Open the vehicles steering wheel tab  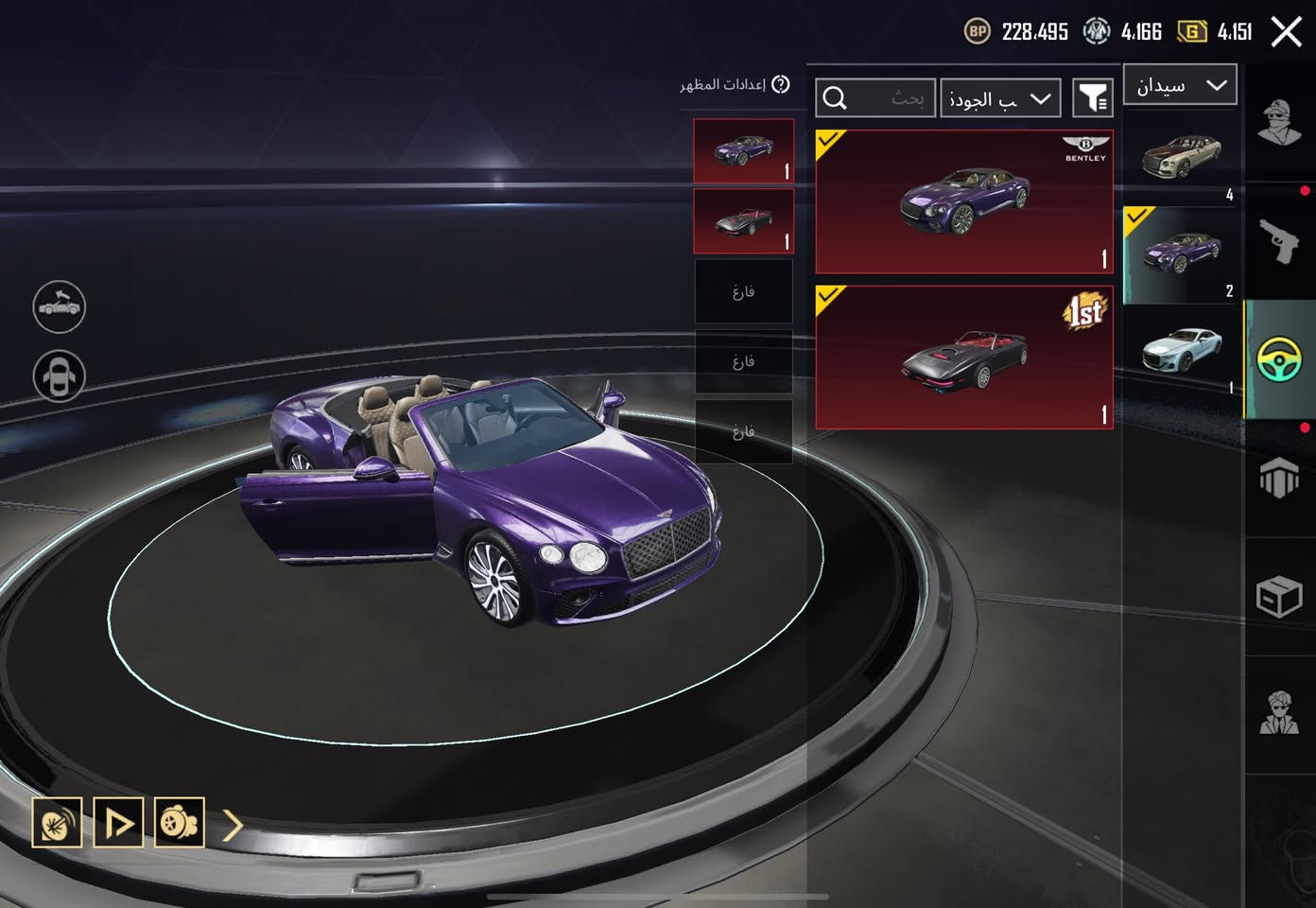1279,360
